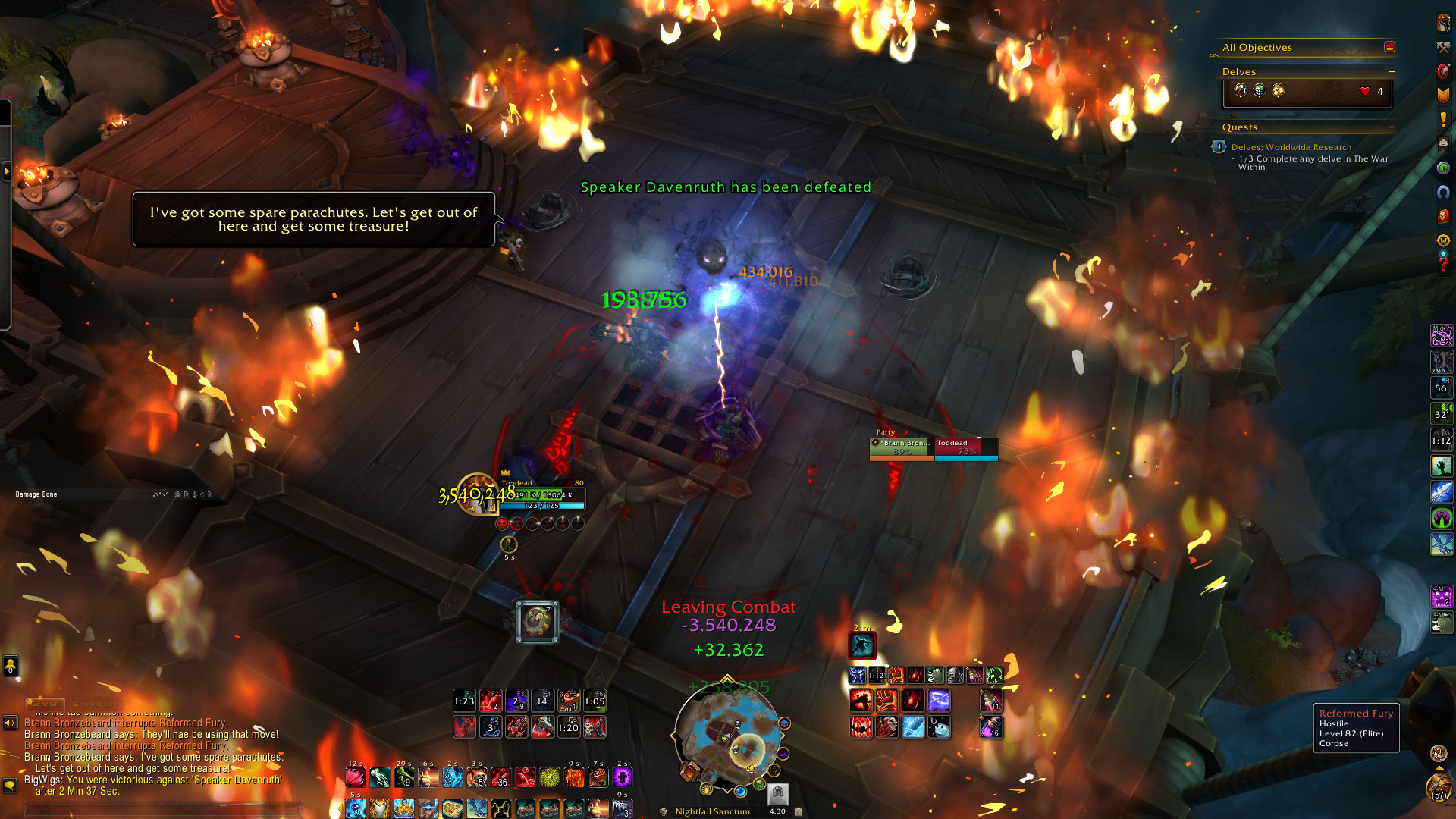This screenshot has width=1456, height=819.
Task: Select the Toodead party frame
Action: [966, 447]
